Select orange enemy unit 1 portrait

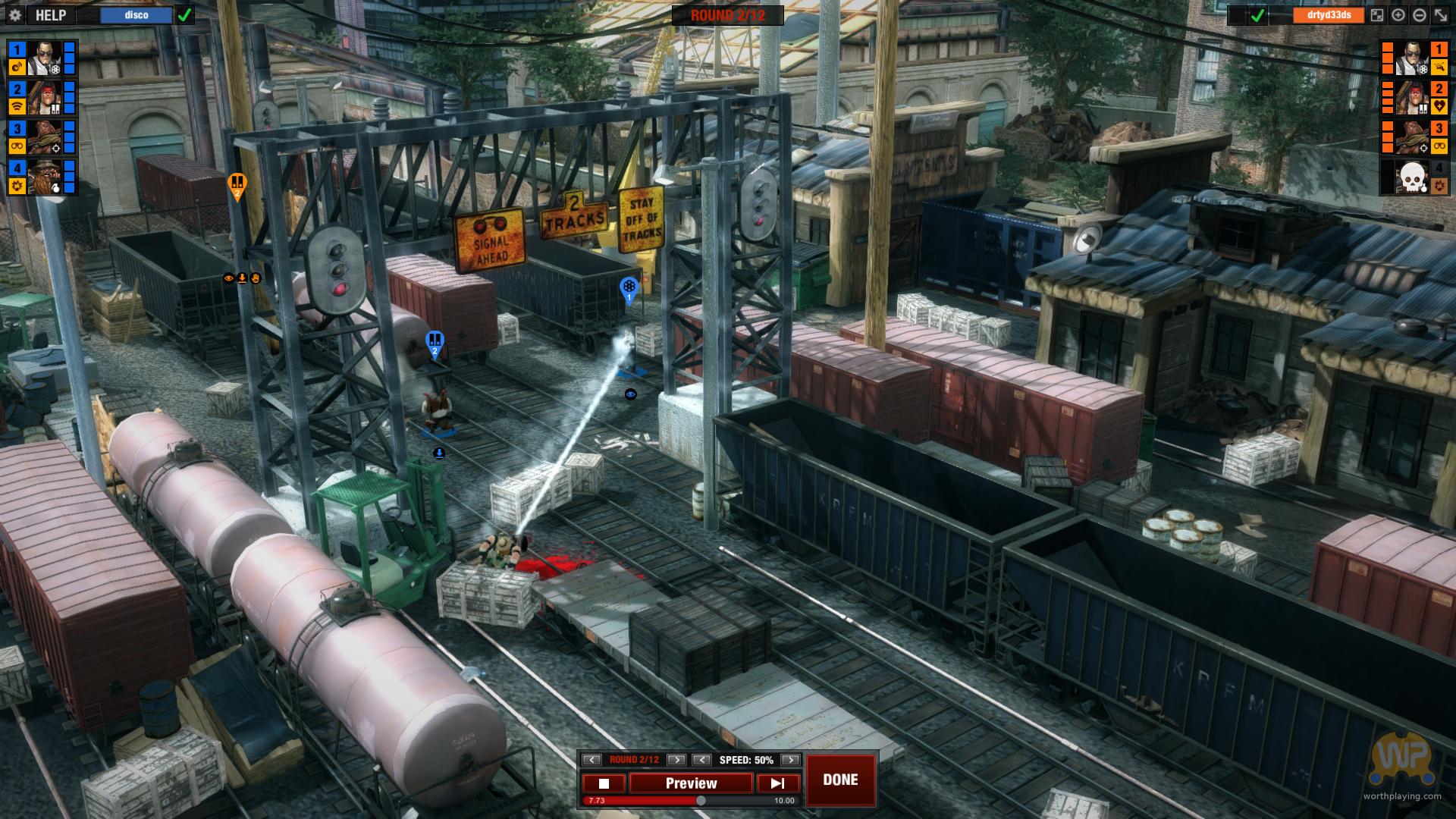(x=1412, y=58)
